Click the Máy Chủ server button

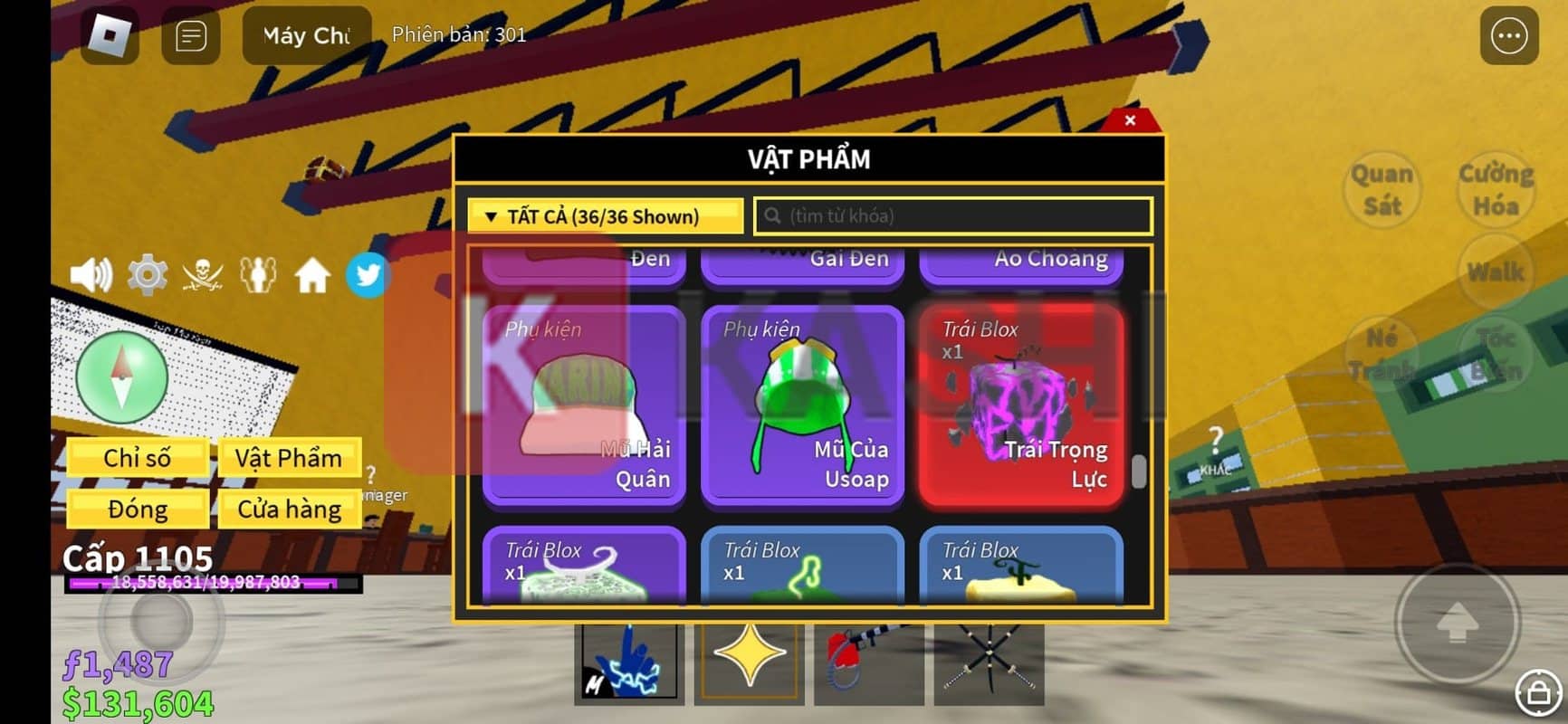(306, 34)
